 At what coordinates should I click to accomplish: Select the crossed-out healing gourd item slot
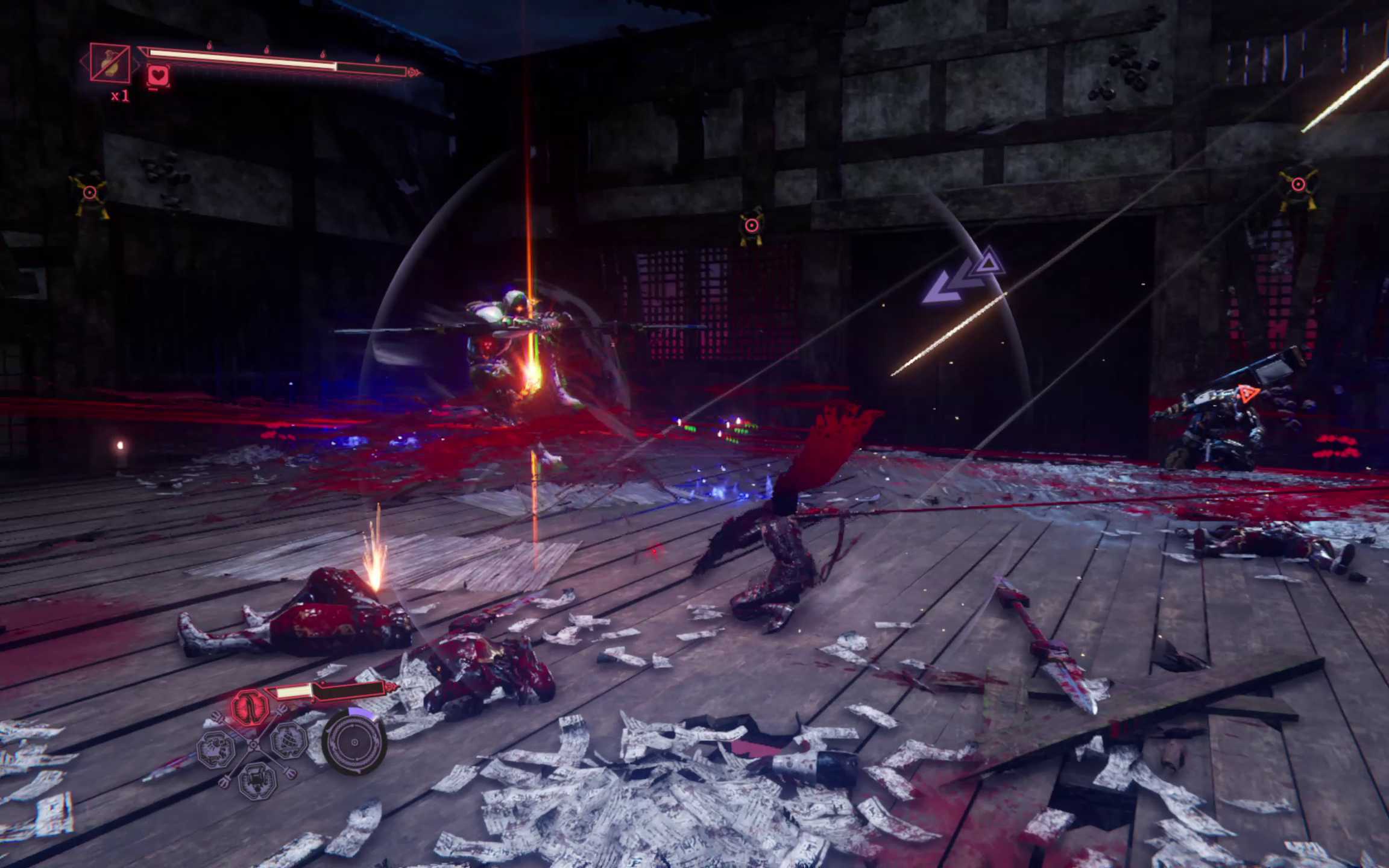110,62
